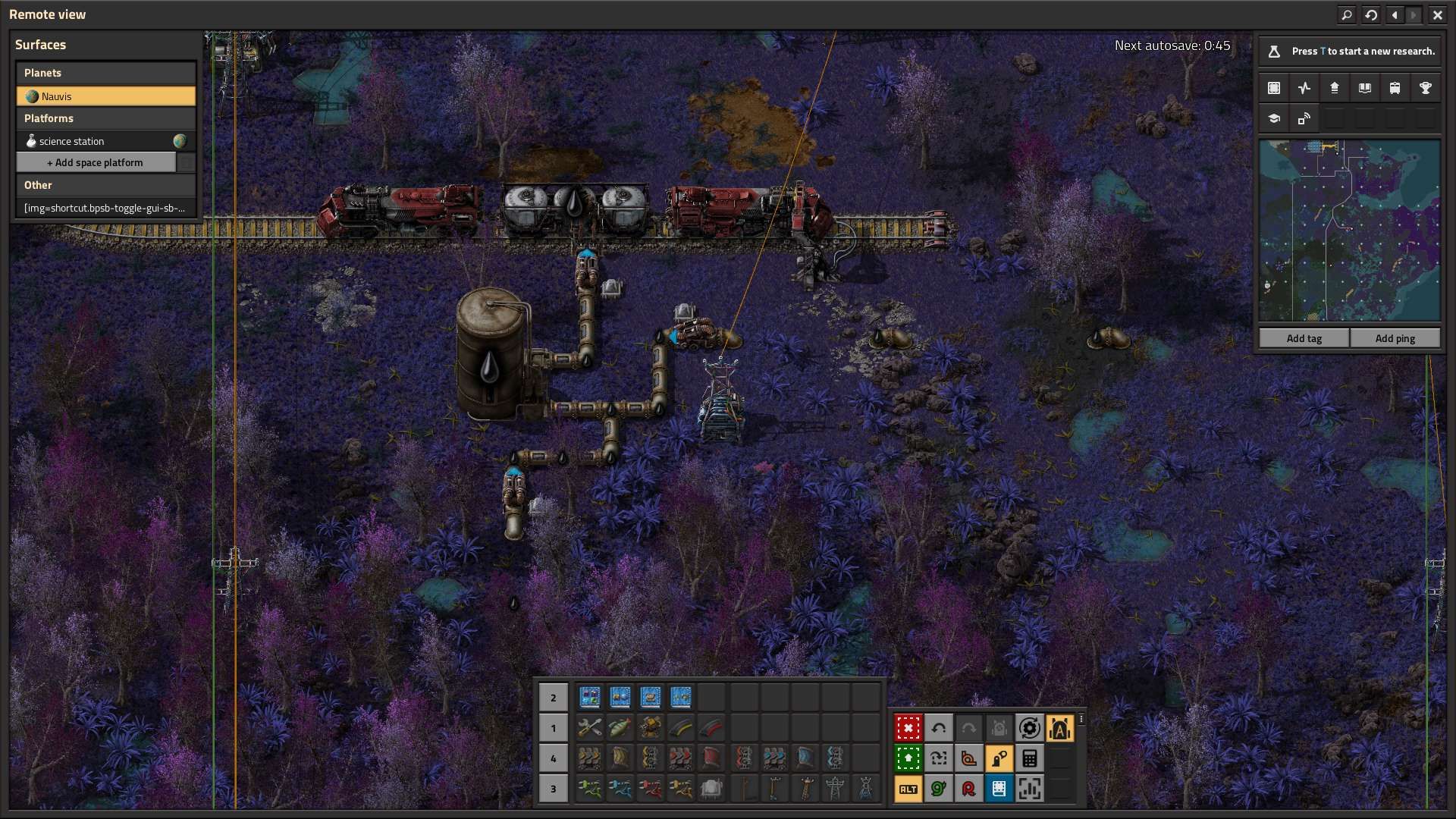Select the repair pack wrench slot
The image size is (1456, 819).
coord(589,728)
